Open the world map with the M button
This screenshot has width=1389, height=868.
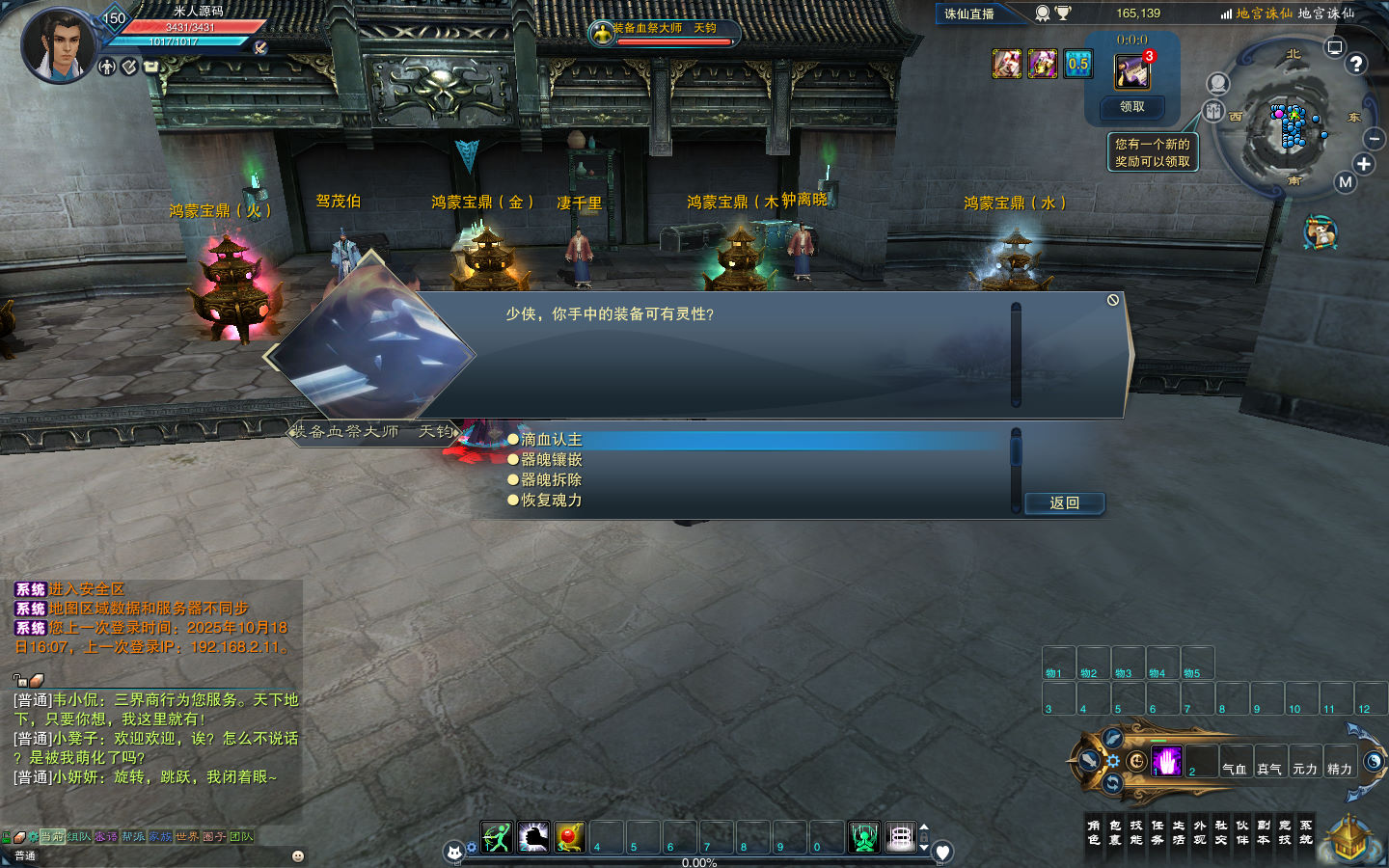(1346, 182)
